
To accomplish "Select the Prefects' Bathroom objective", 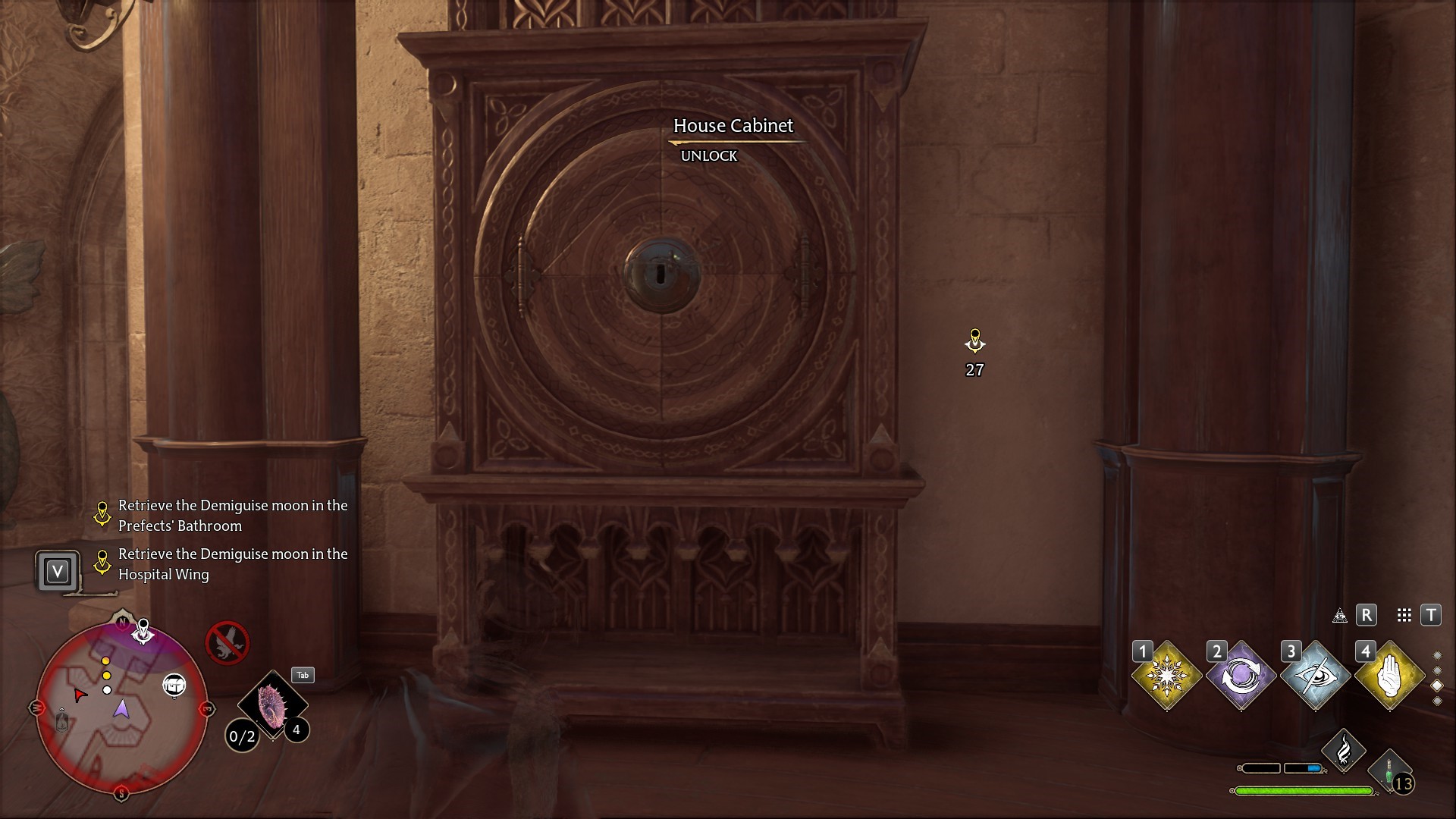I will 232,516.
